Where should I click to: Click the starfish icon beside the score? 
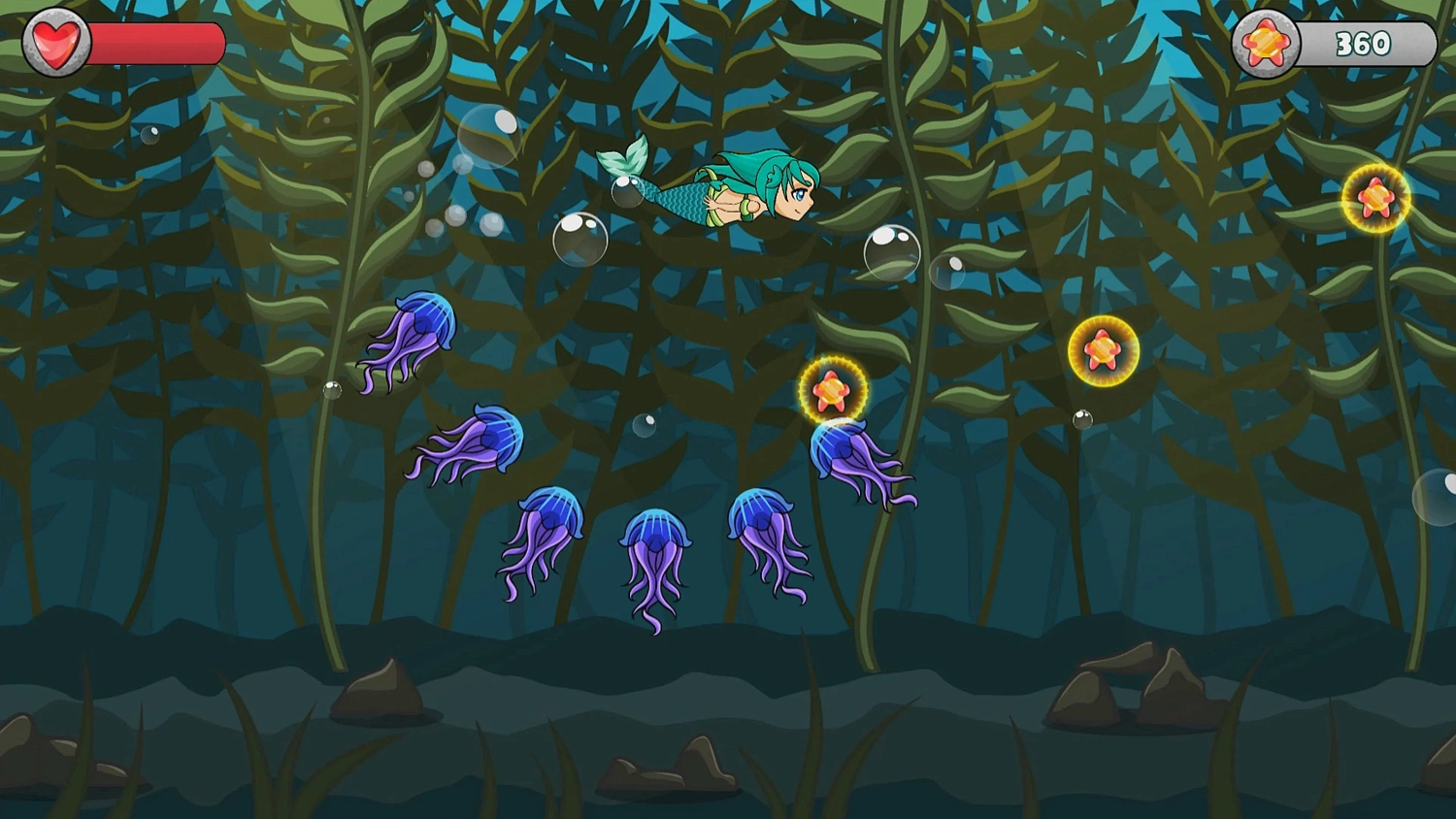(1266, 41)
